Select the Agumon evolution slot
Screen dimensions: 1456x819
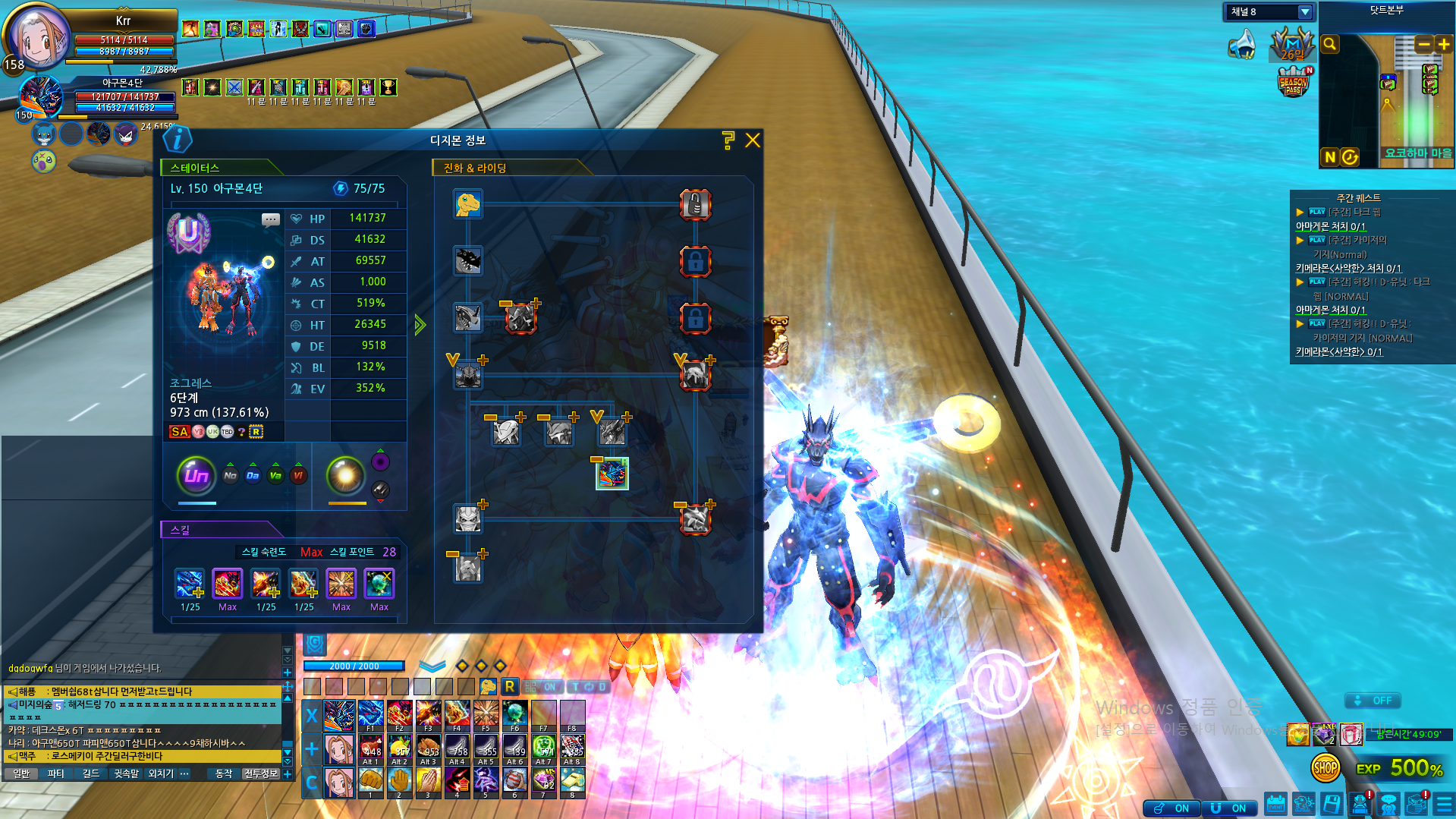tap(468, 204)
